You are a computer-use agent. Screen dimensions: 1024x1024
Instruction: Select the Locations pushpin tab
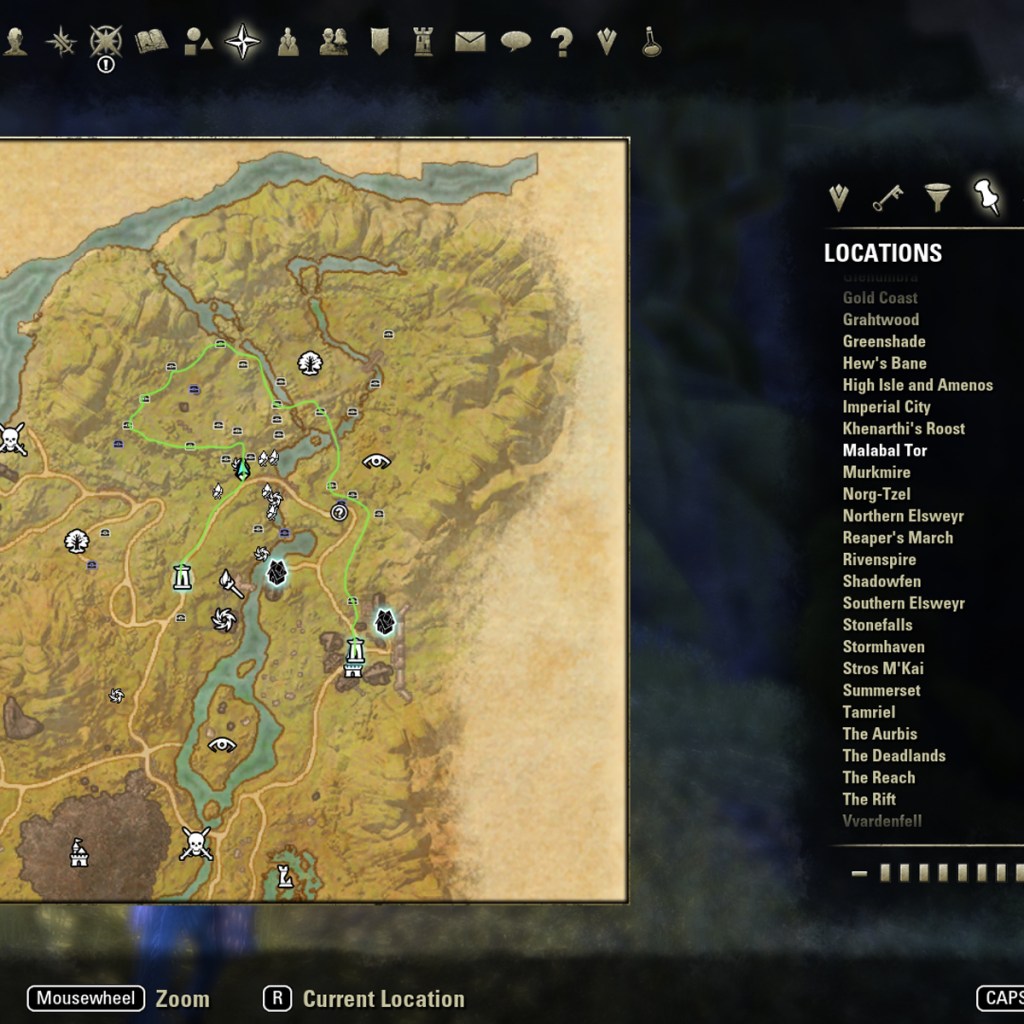tap(987, 196)
